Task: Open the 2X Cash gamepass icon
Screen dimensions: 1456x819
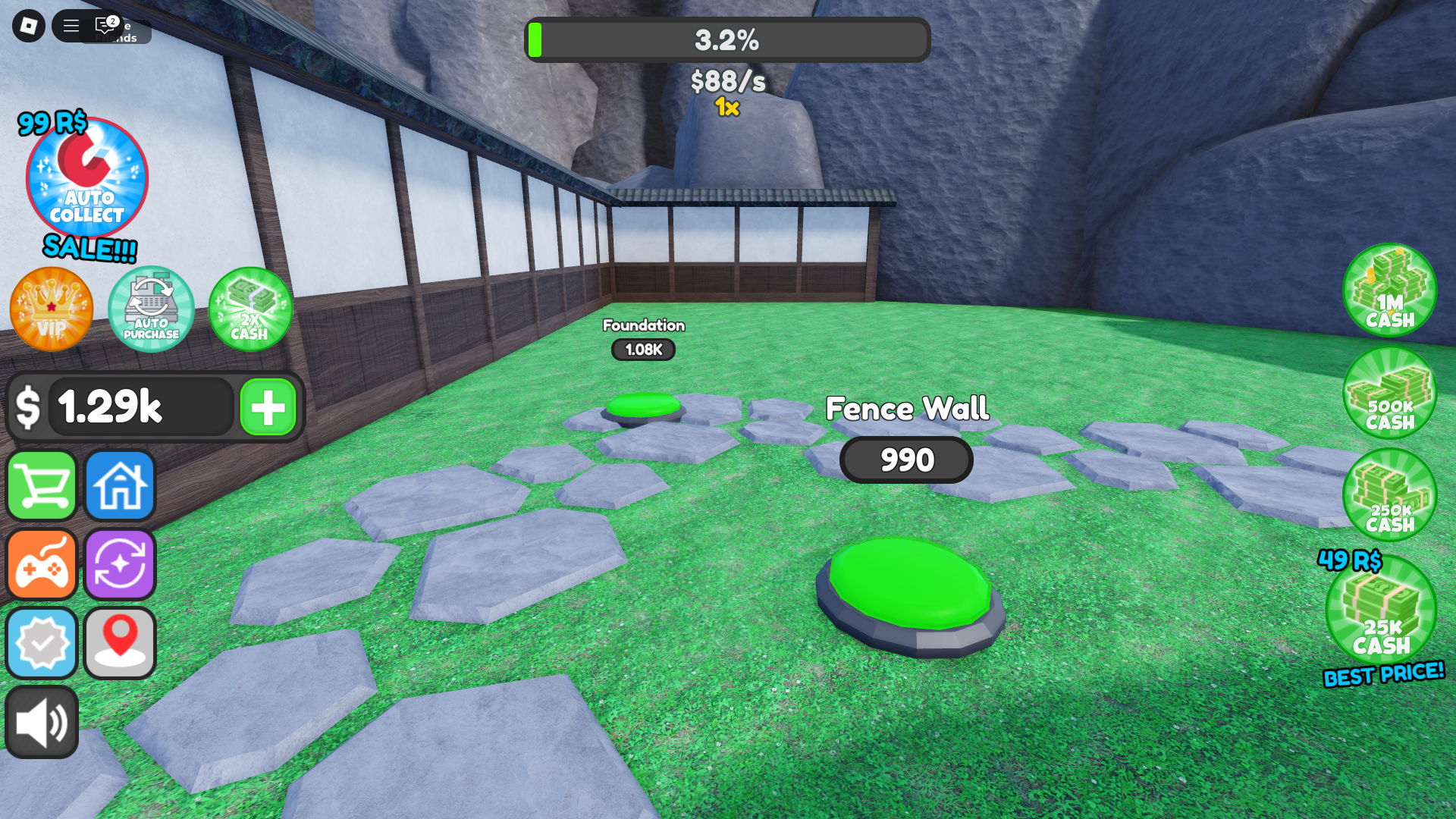Action: click(x=250, y=309)
